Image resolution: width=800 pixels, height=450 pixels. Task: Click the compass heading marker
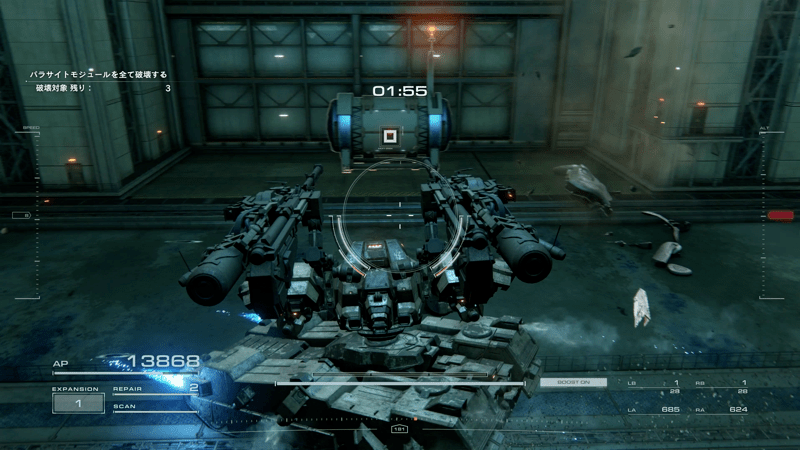pos(400,427)
